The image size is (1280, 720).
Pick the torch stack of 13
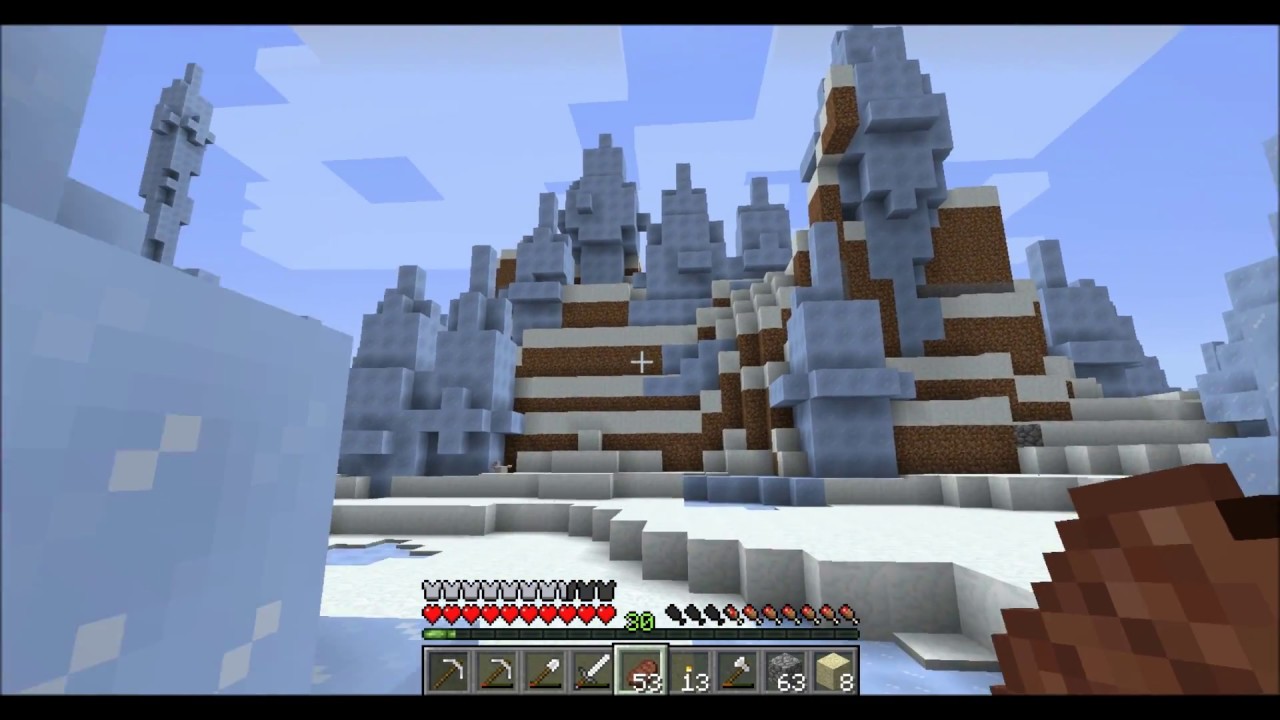click(689, 670)
